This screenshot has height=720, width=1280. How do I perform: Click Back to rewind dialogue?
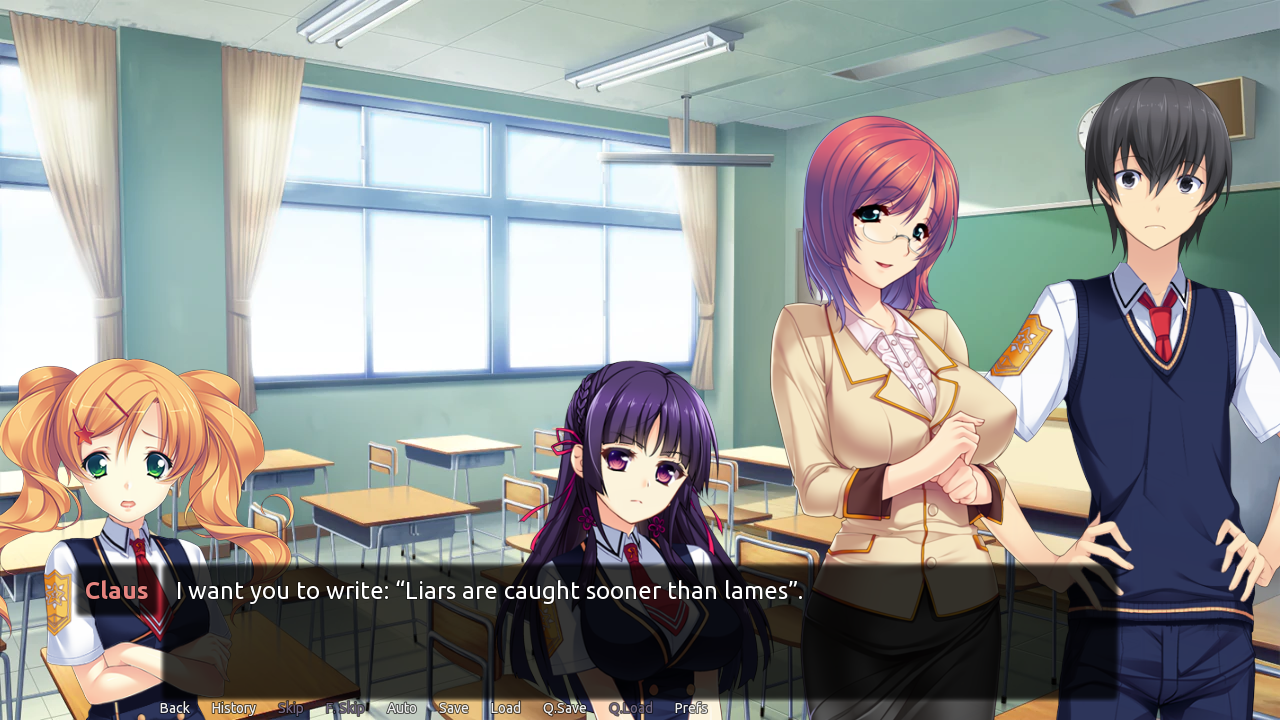coord(174,707)
